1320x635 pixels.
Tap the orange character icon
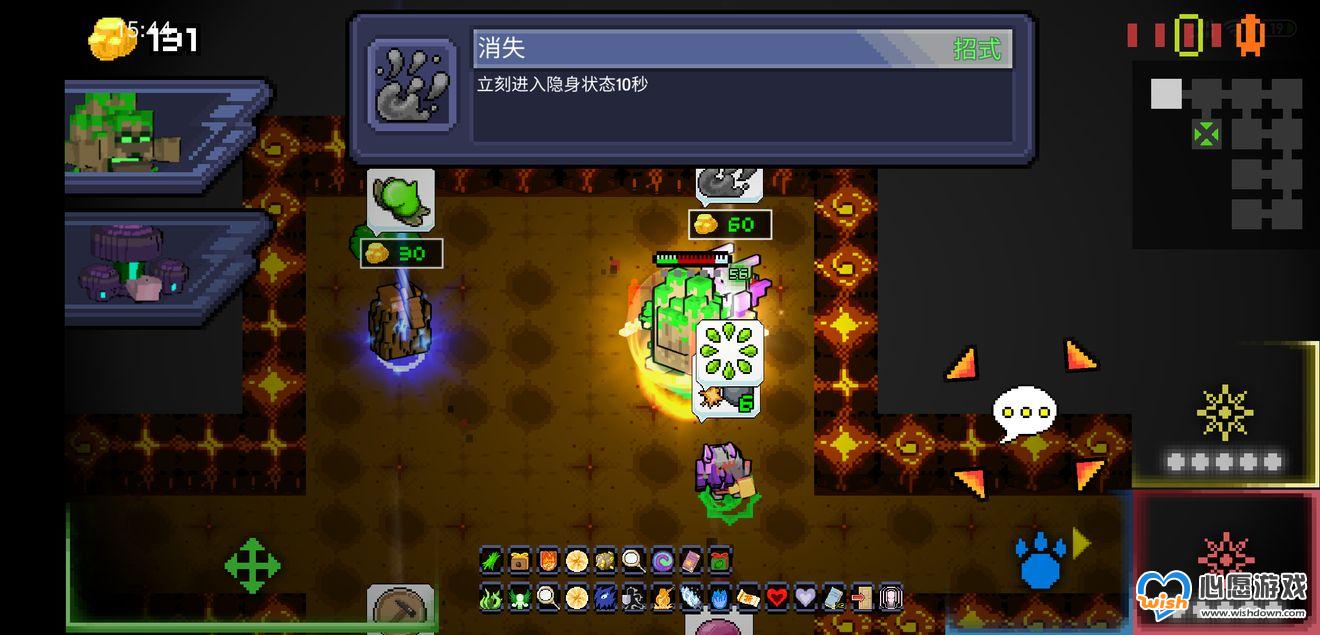1250,36
